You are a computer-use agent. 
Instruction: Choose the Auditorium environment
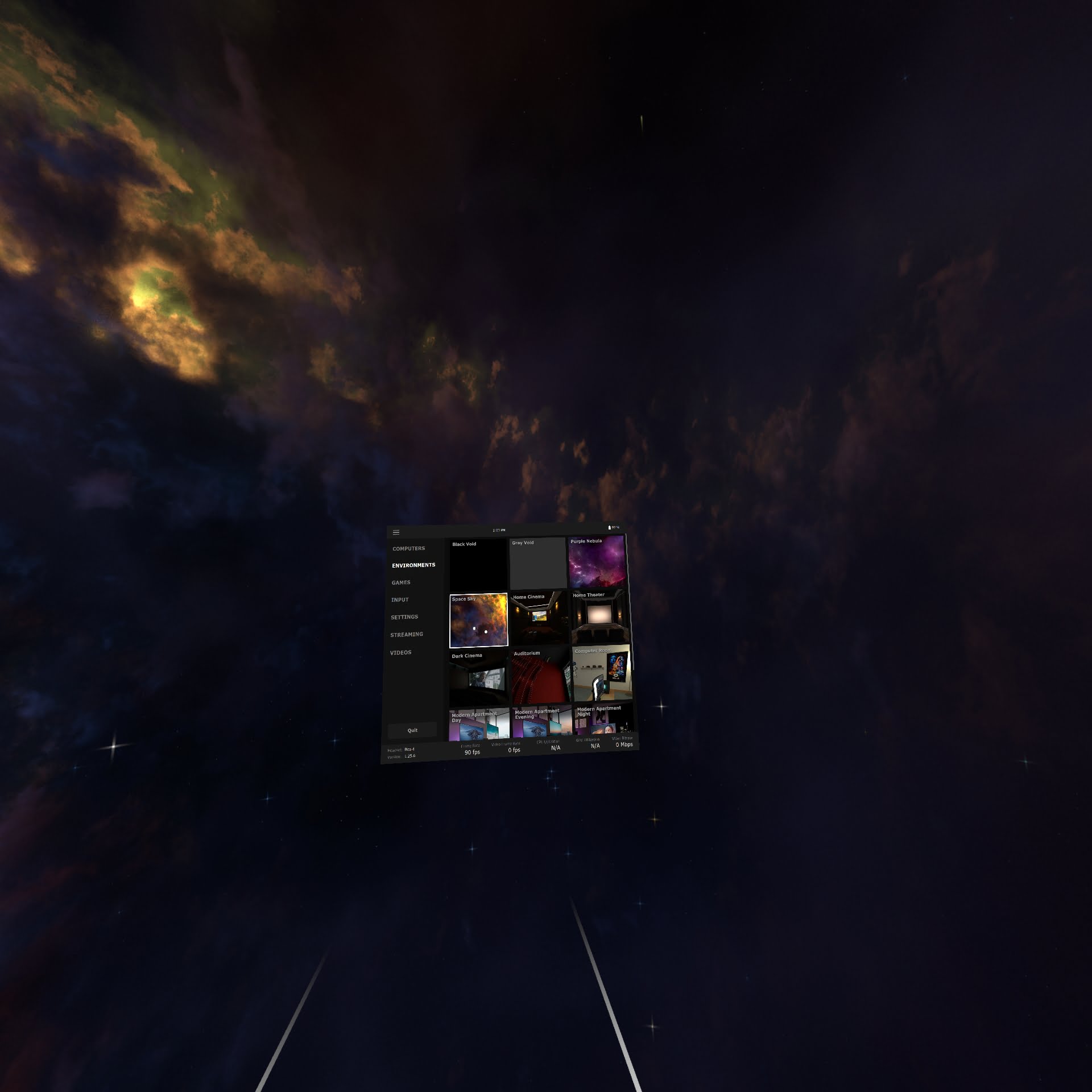pyautogui.click(x=540, y=676)
